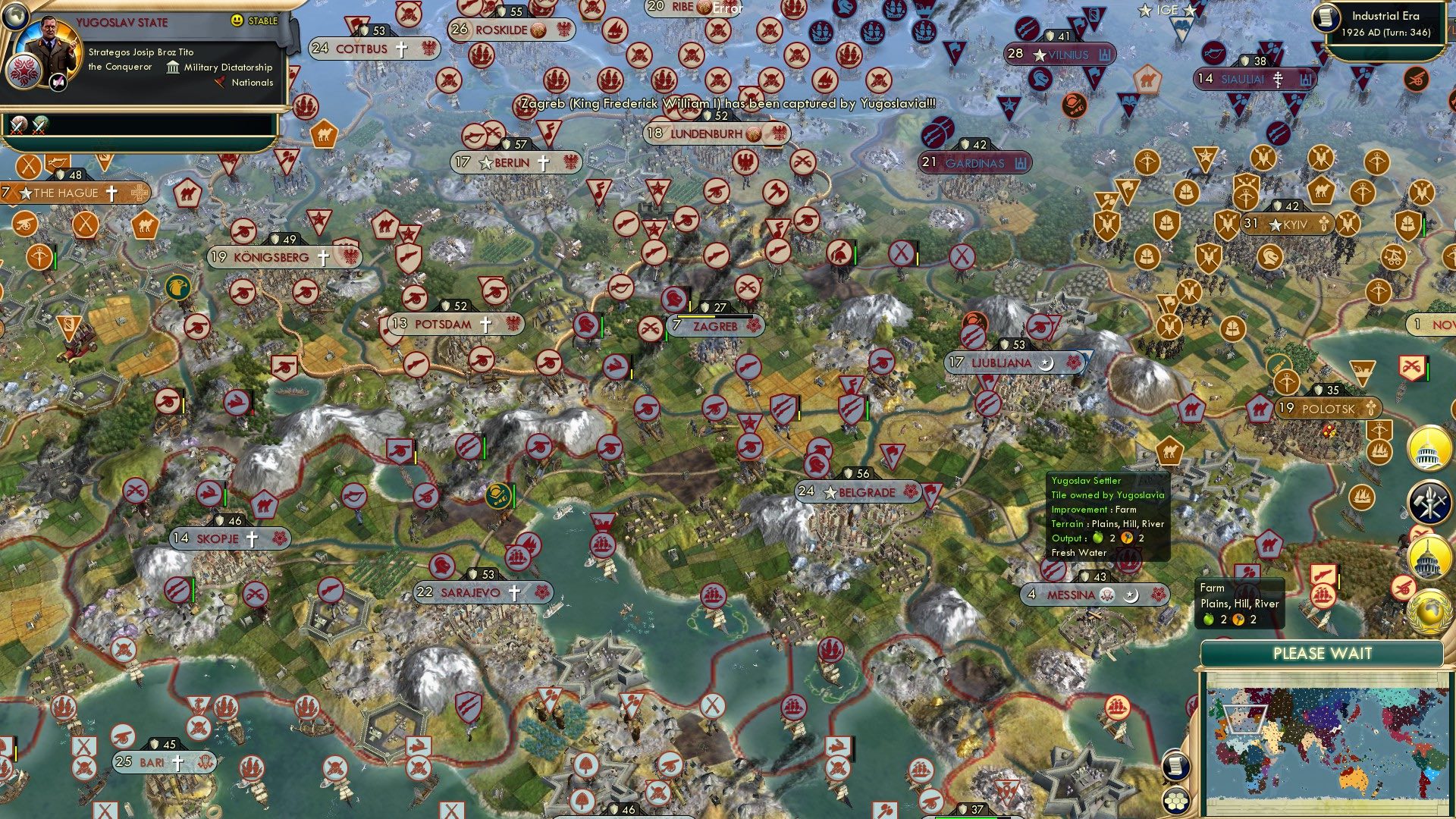Select the red Yugoslav star emblem
The width and height of the screenshot is (1456, 819).
coord(24,73)
